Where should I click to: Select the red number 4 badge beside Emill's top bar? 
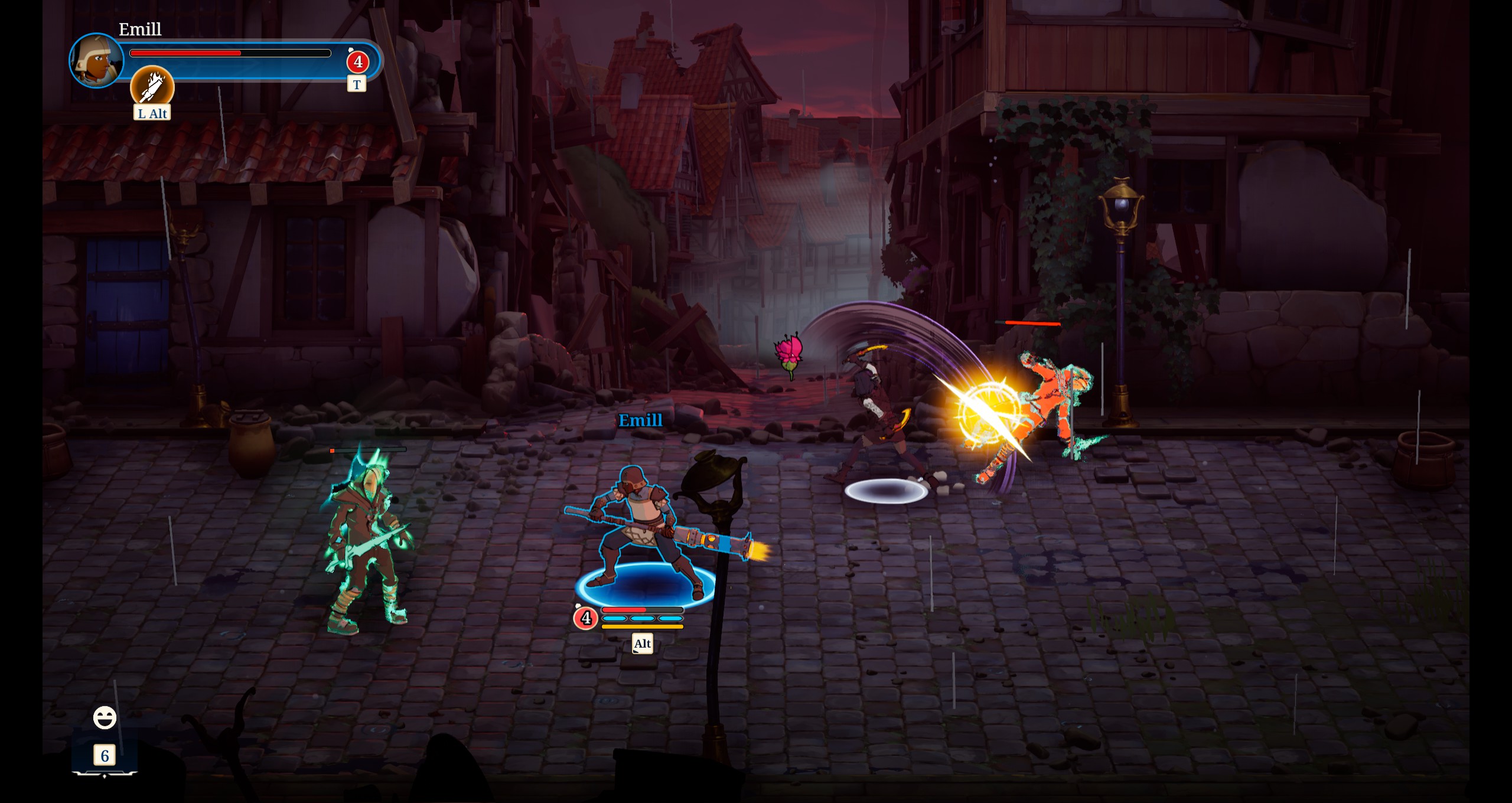click(x=357, y=62)
